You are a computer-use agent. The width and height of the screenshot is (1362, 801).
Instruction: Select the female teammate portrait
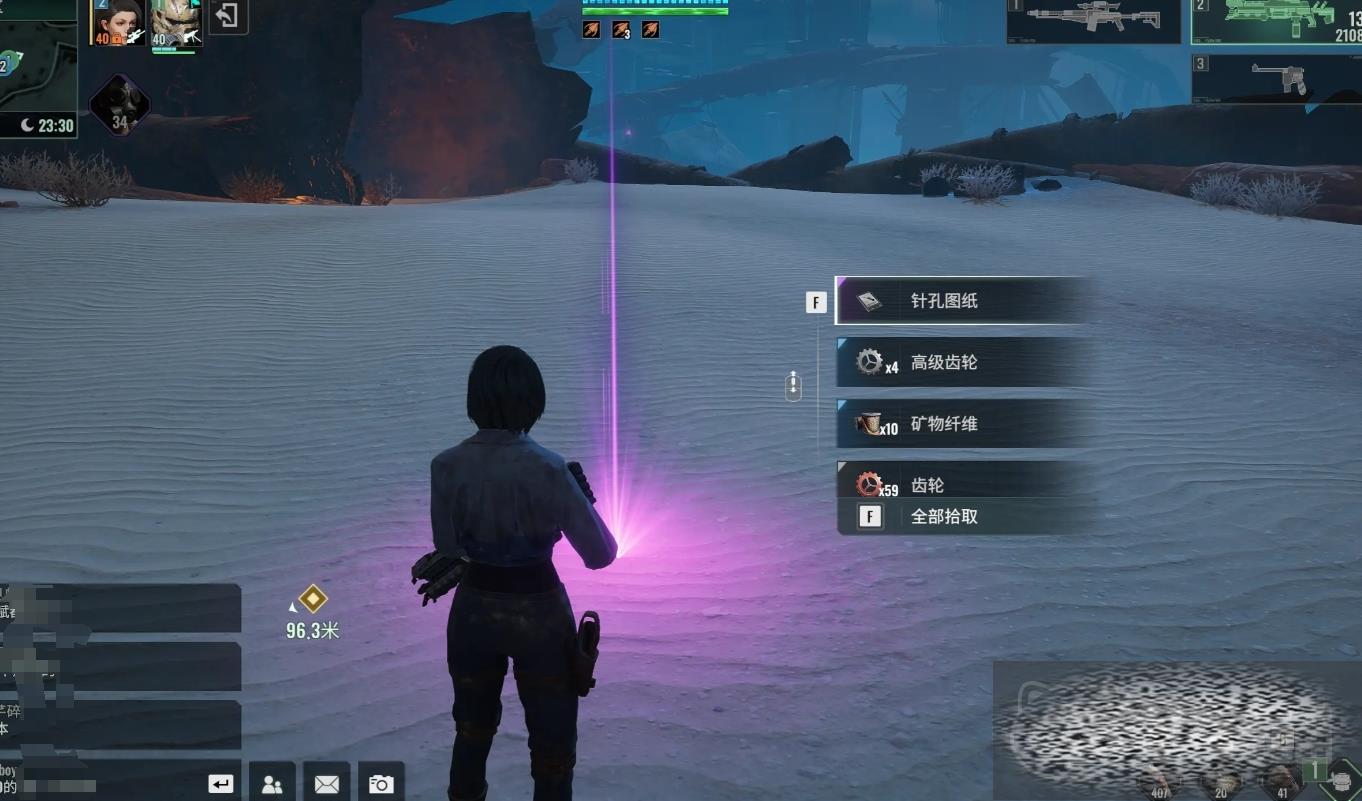click(118, 22)
